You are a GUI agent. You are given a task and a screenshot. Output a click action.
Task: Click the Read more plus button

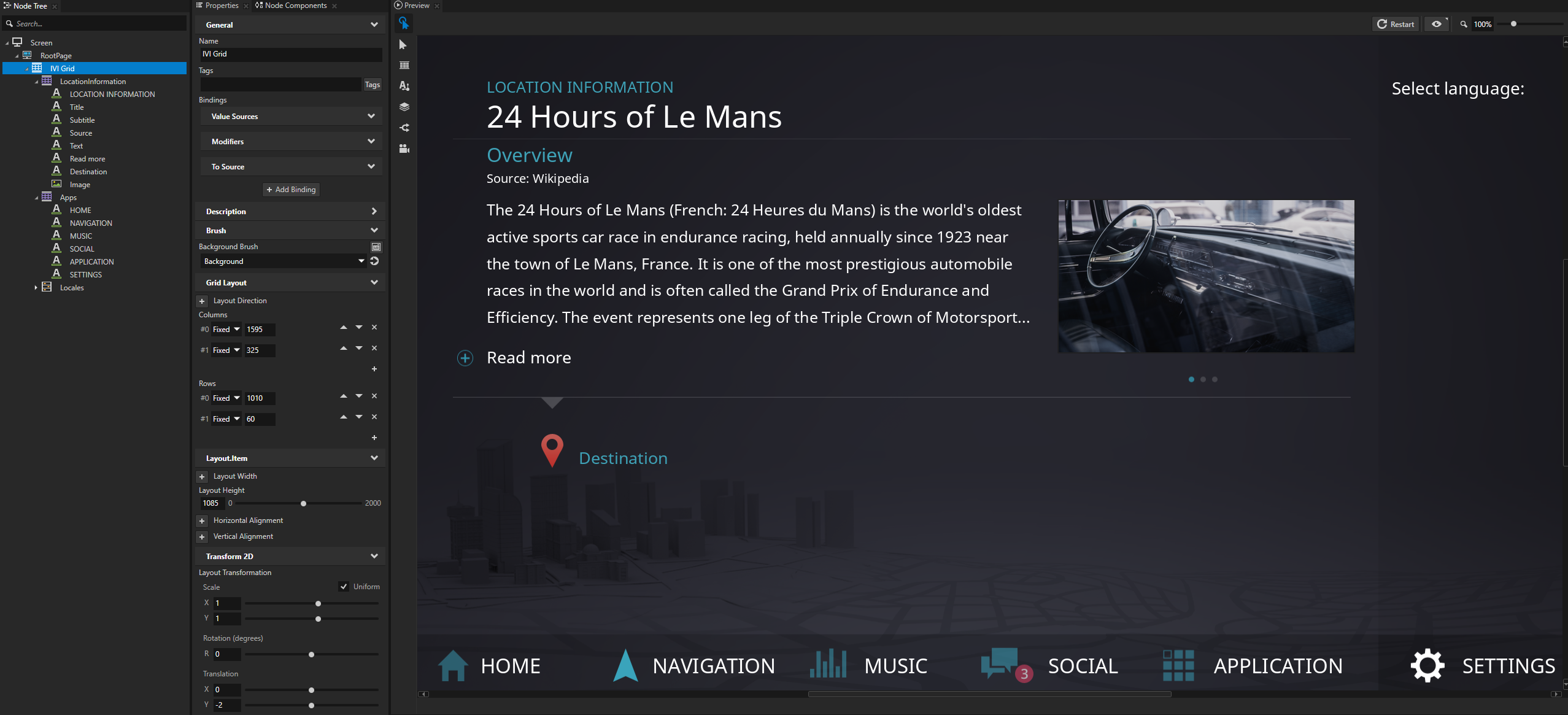tap(465, 358)
